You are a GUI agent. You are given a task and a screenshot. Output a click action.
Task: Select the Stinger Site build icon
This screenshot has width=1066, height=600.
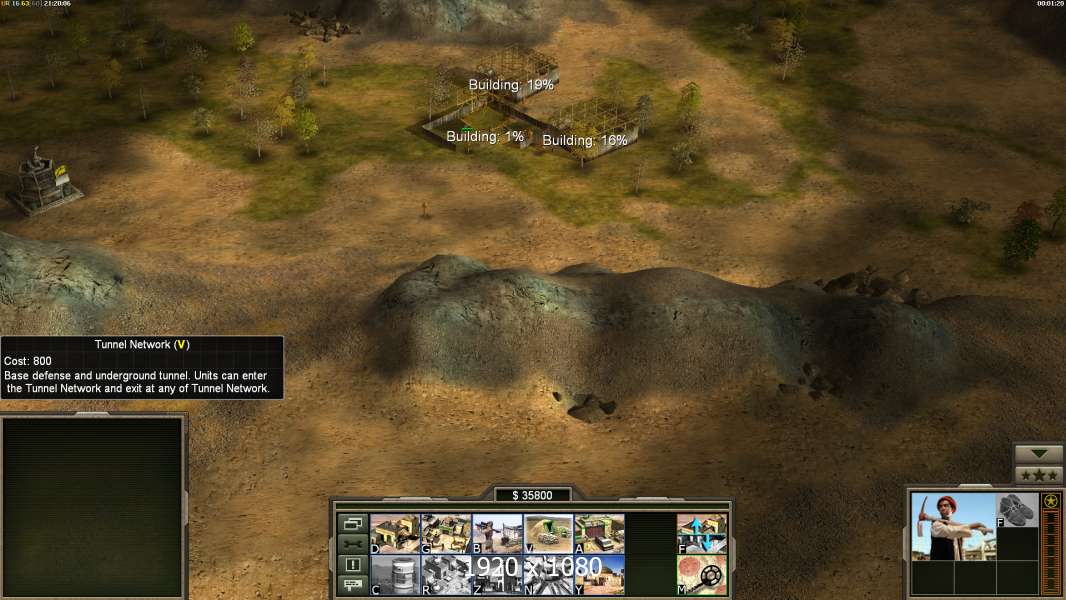497,533
